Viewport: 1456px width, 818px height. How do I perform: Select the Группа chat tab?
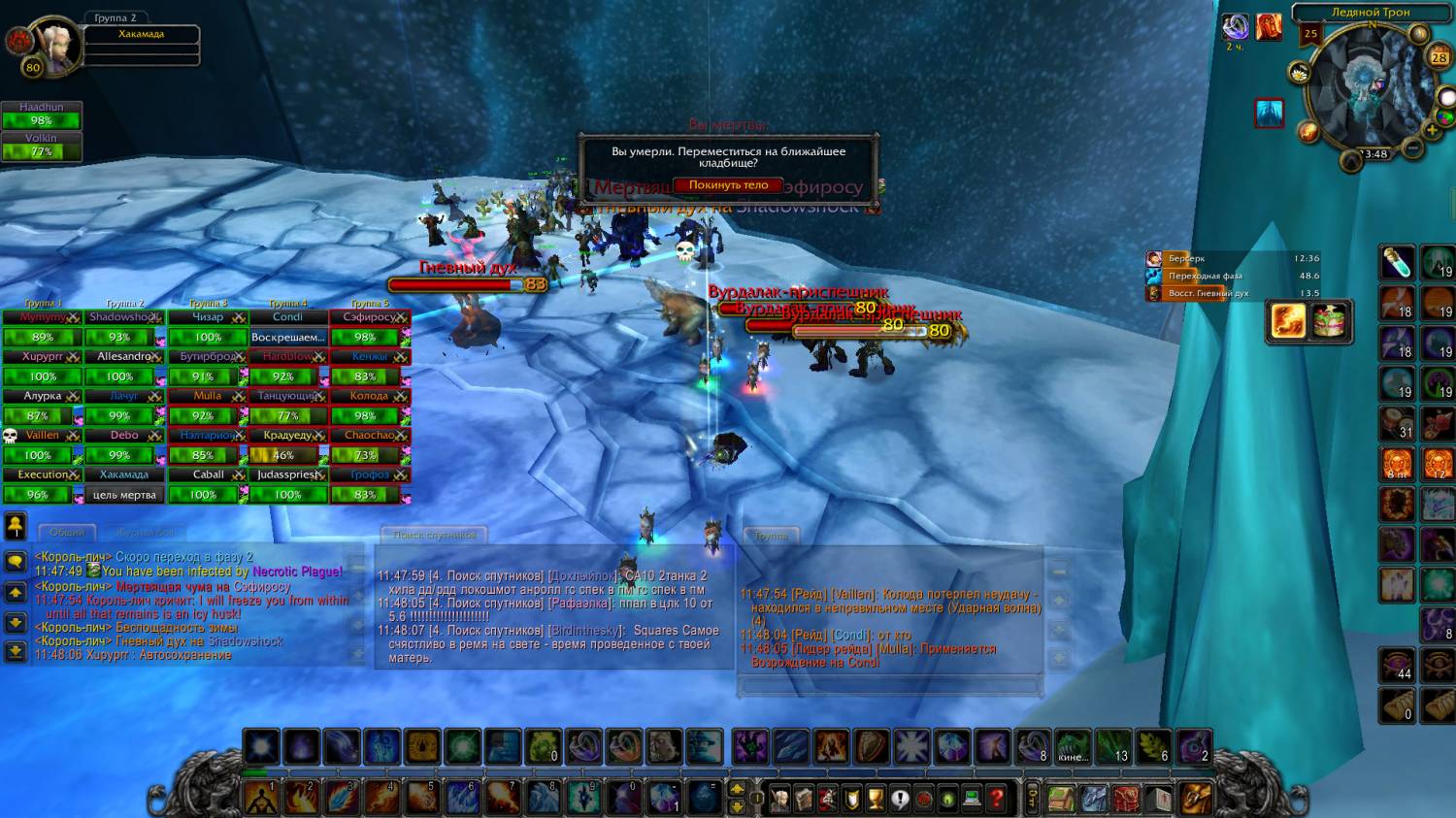[x=772, y=536]
